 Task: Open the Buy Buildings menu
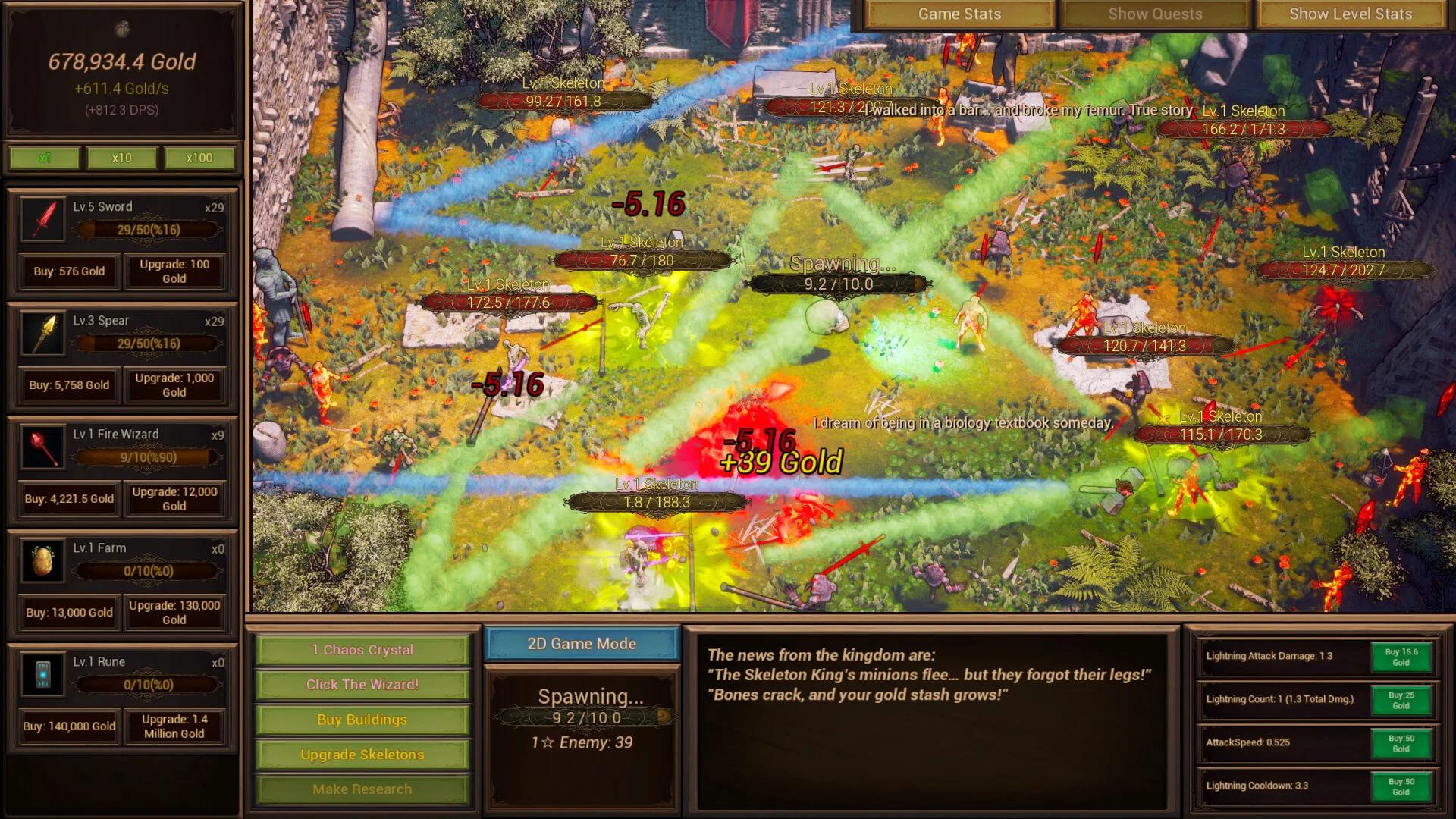(362, 720)
